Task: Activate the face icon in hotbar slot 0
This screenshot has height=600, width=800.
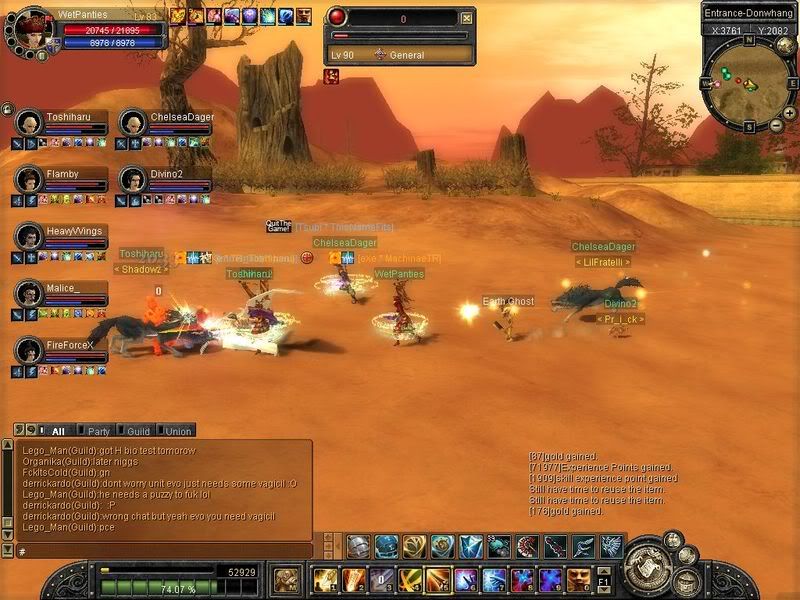Action: coord(577,579)
